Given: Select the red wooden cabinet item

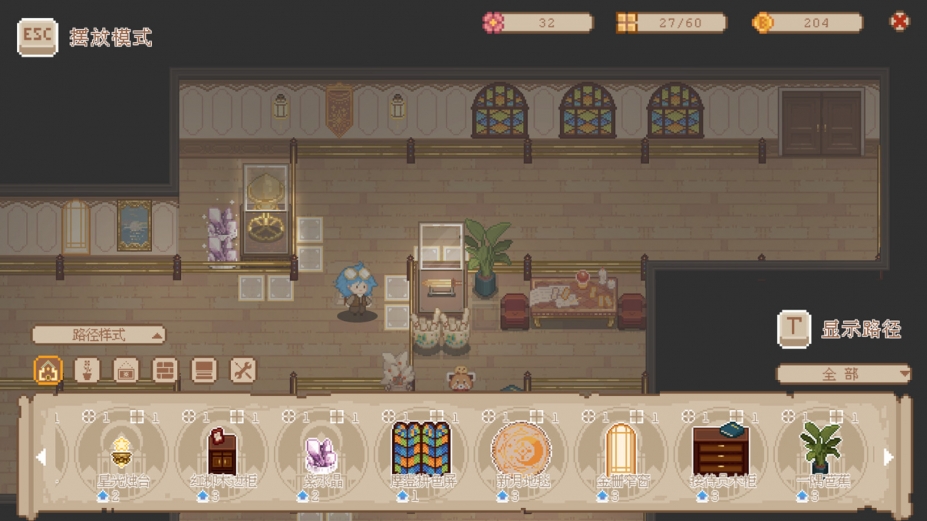Looking at the screenshot, I should (x=222, y=452).
